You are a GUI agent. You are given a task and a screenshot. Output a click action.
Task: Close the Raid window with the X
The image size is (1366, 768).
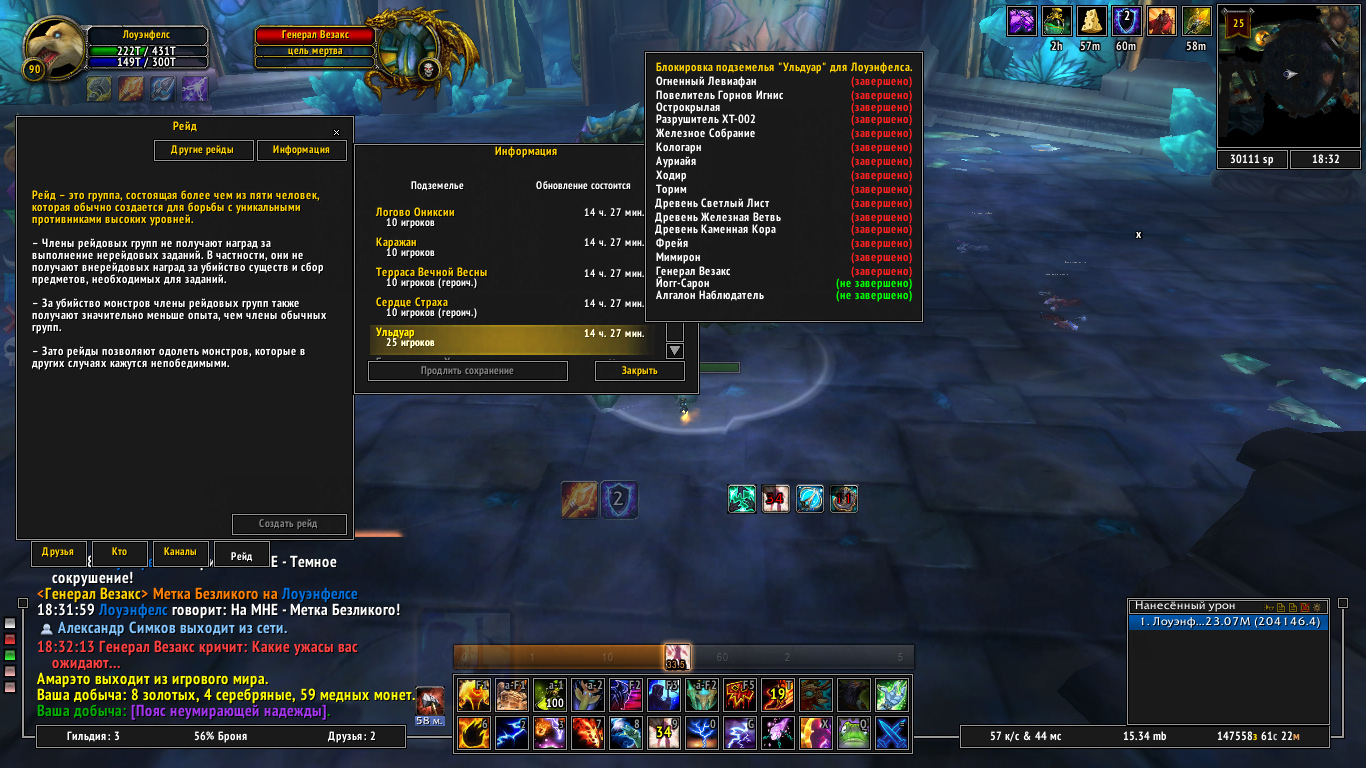point(336,132)
